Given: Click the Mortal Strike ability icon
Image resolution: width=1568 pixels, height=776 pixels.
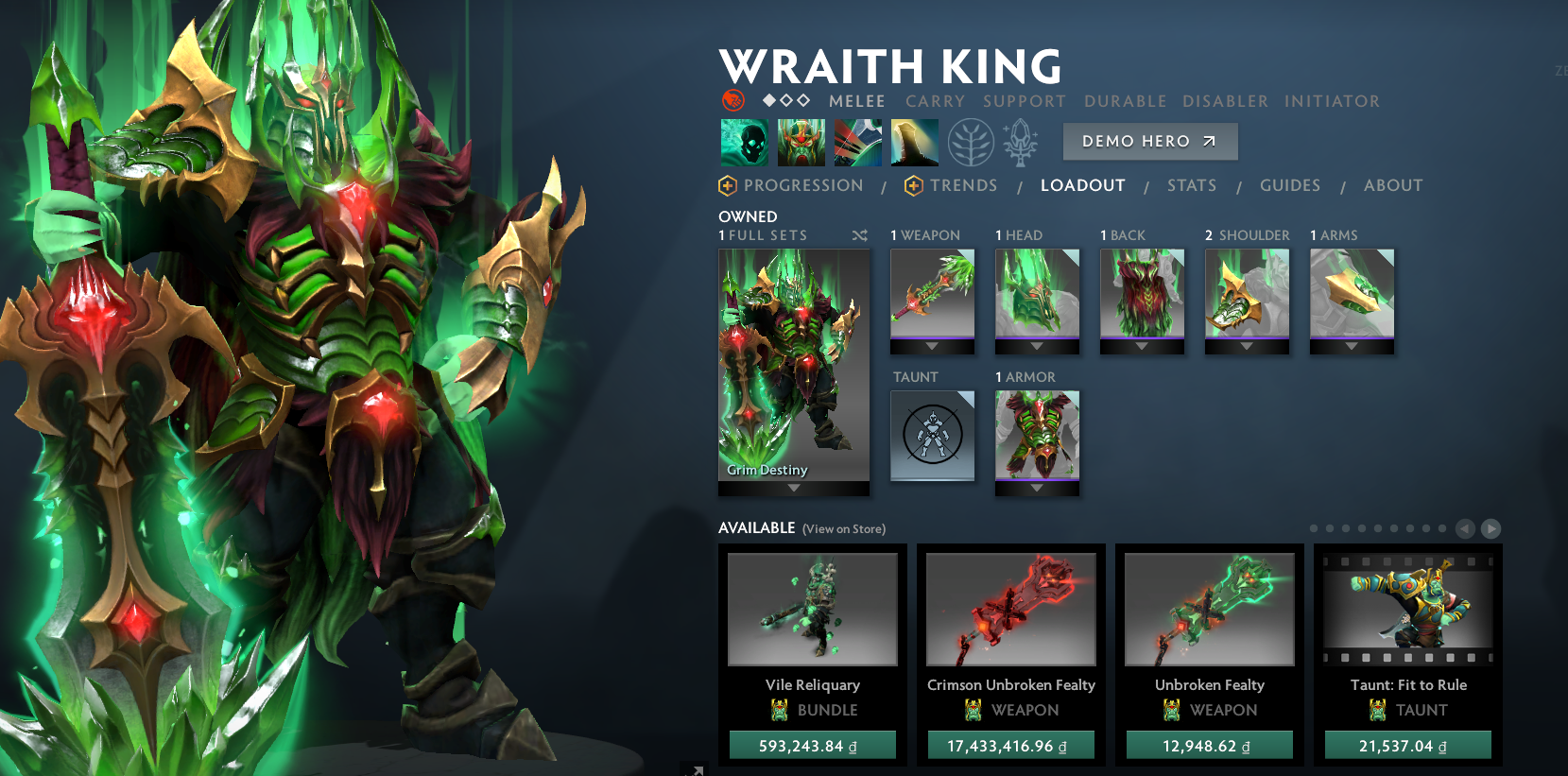Looking at the screenshot, I should tap(857, 142).
